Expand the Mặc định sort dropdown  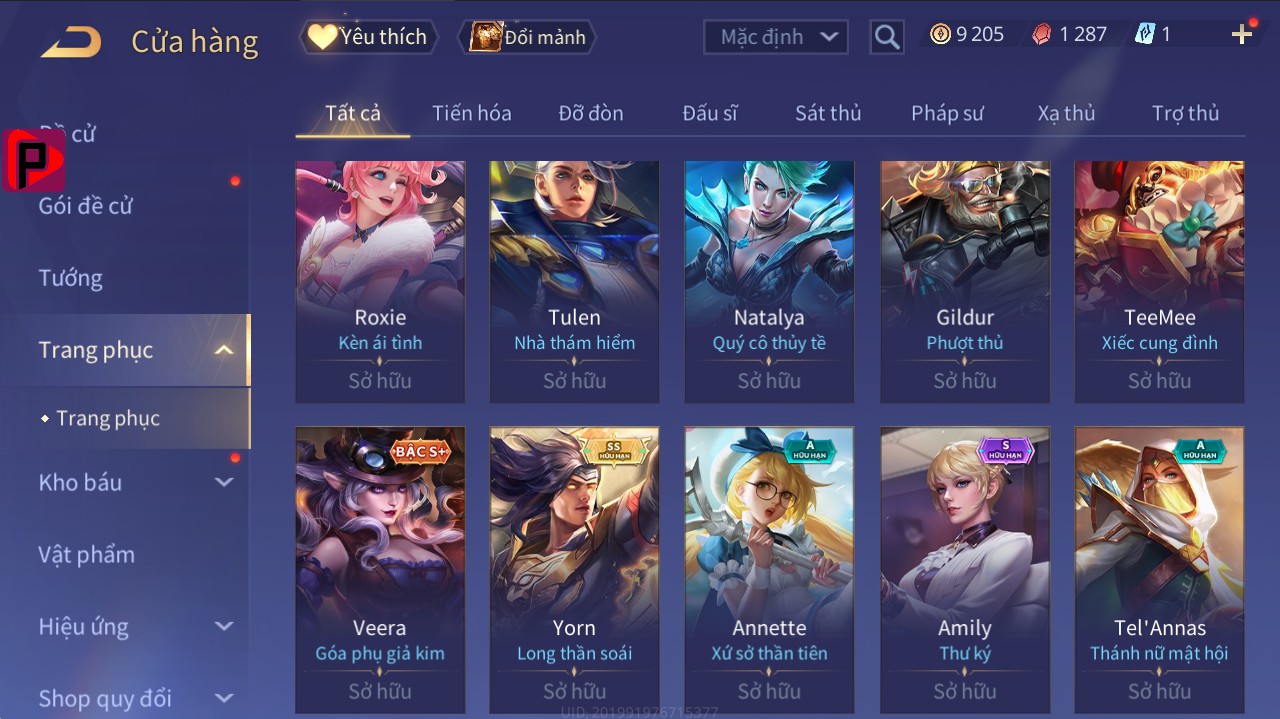point(776,37)
